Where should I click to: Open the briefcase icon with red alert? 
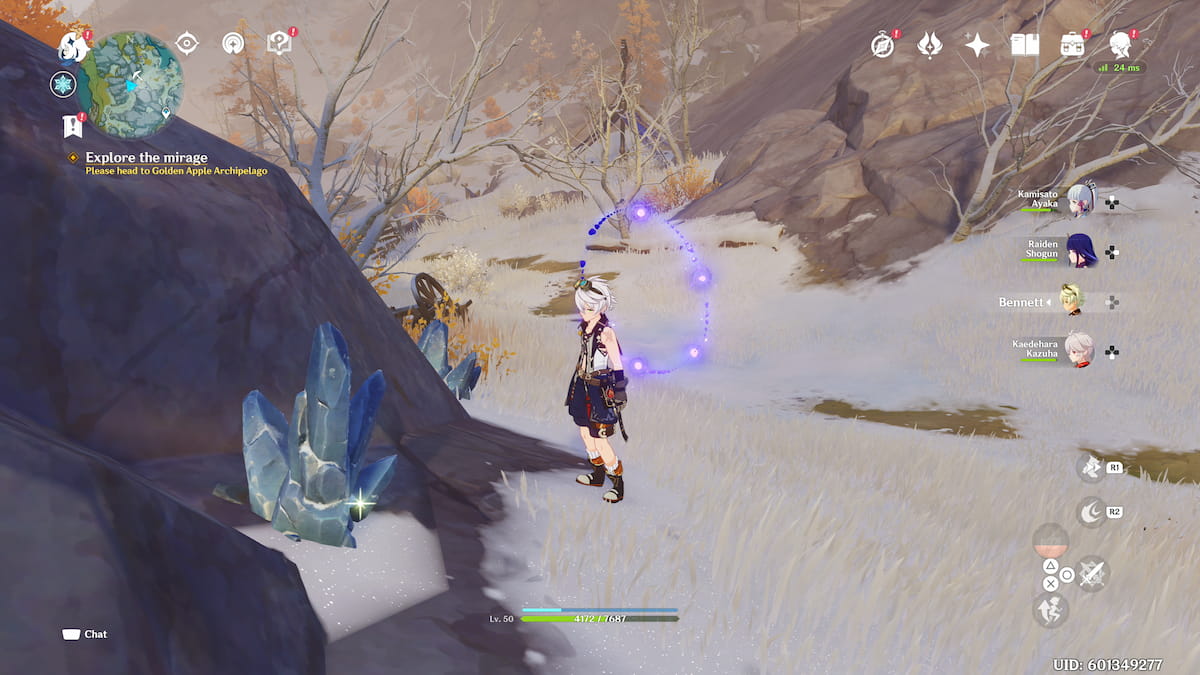1073,45
